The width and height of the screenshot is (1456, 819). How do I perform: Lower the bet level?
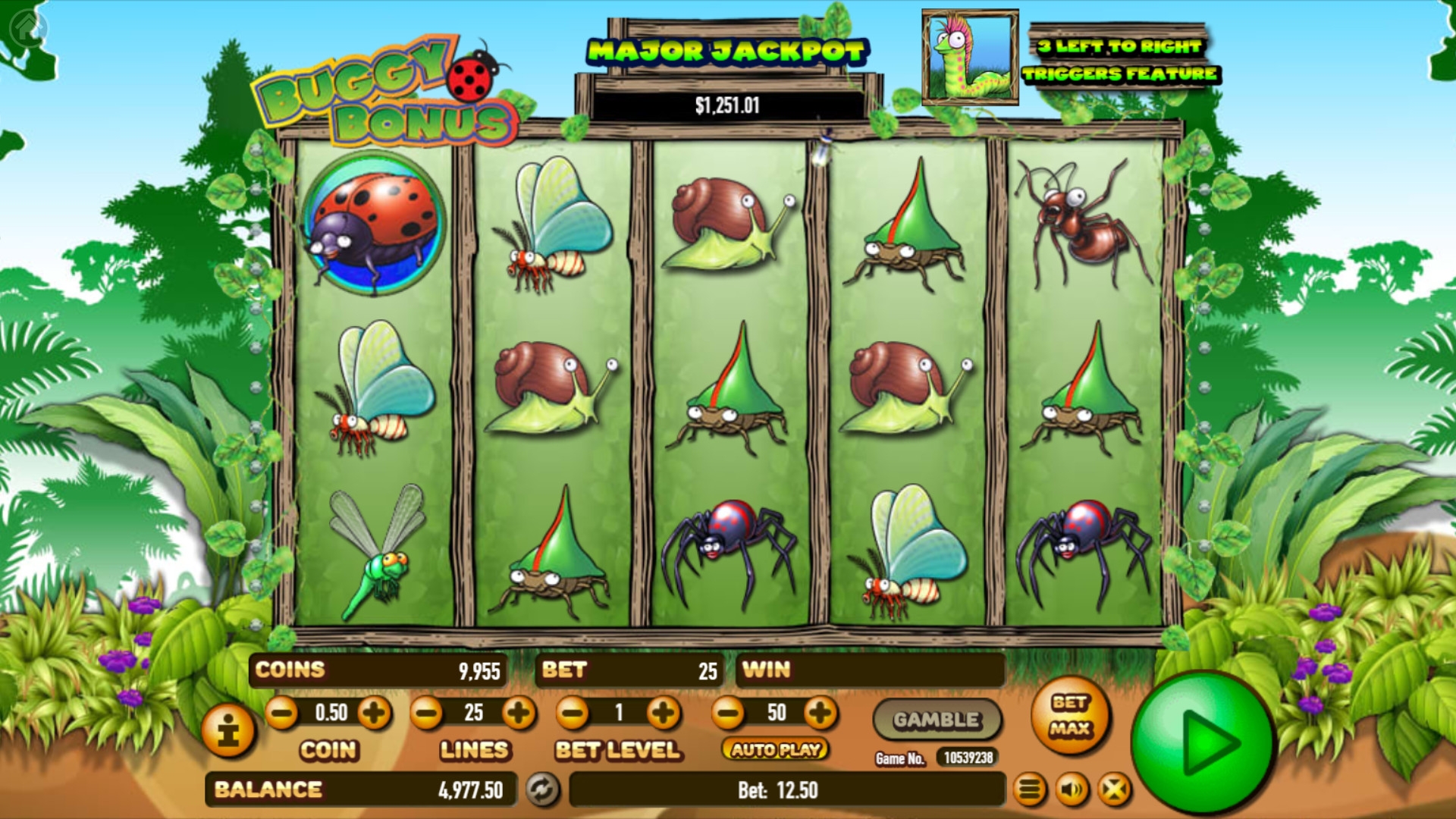pyautogui.click(x=573, y=713)
